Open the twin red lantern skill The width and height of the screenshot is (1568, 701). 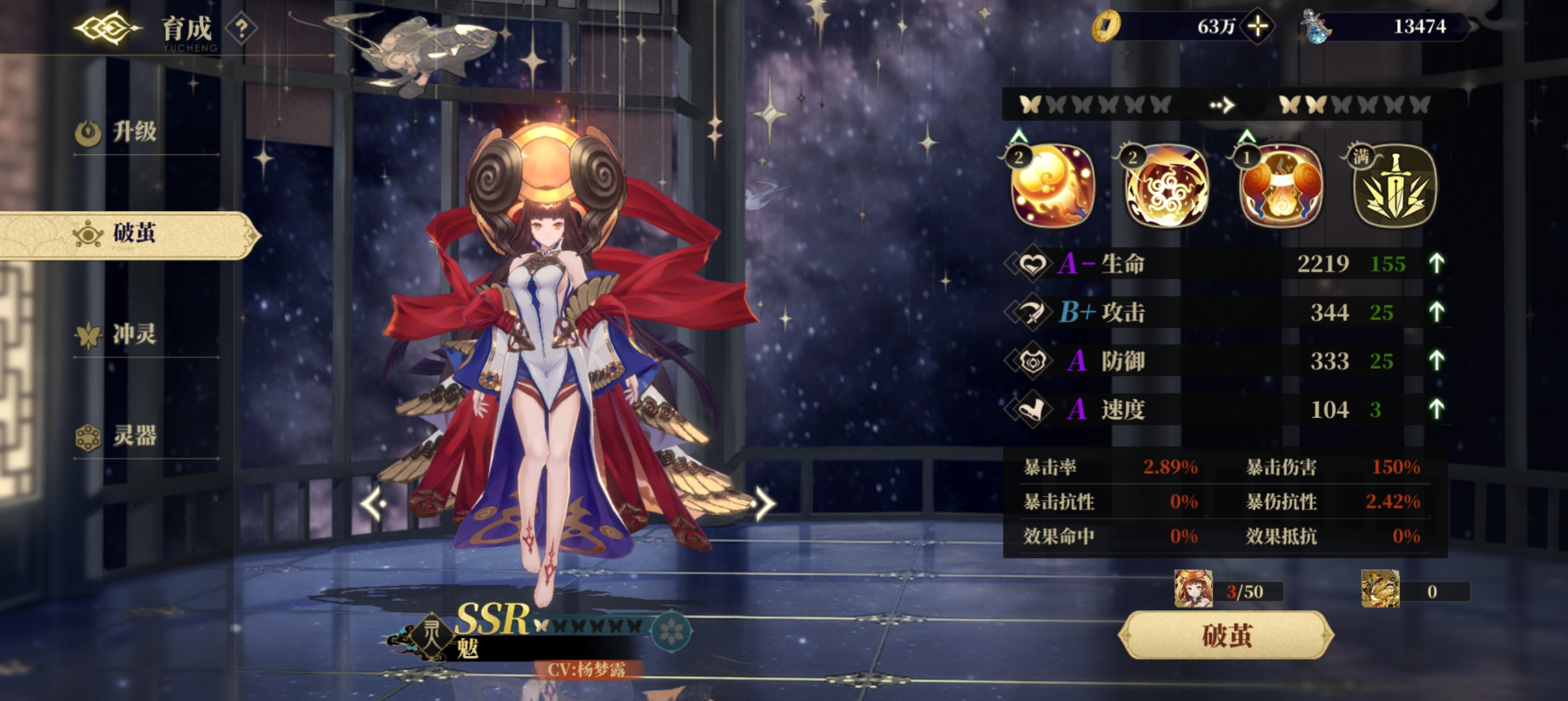[x=1280, y=186]
